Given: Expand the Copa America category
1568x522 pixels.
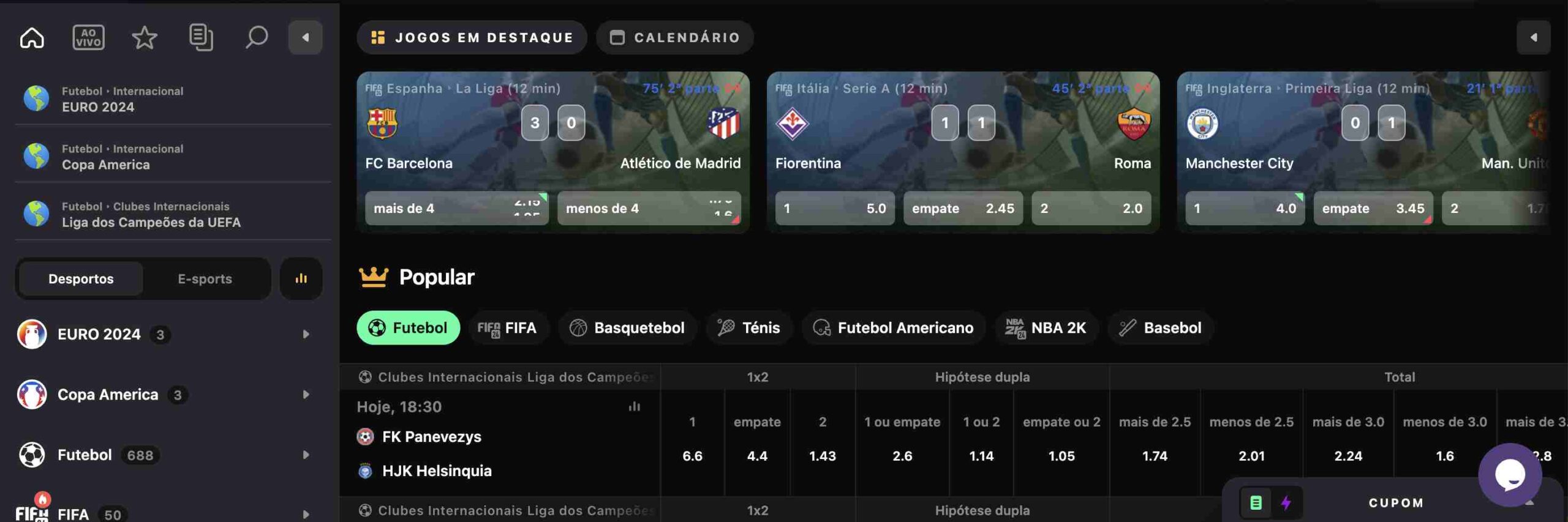Looking at the screenshot, I should pyautogui.click(x=305, y=395).
